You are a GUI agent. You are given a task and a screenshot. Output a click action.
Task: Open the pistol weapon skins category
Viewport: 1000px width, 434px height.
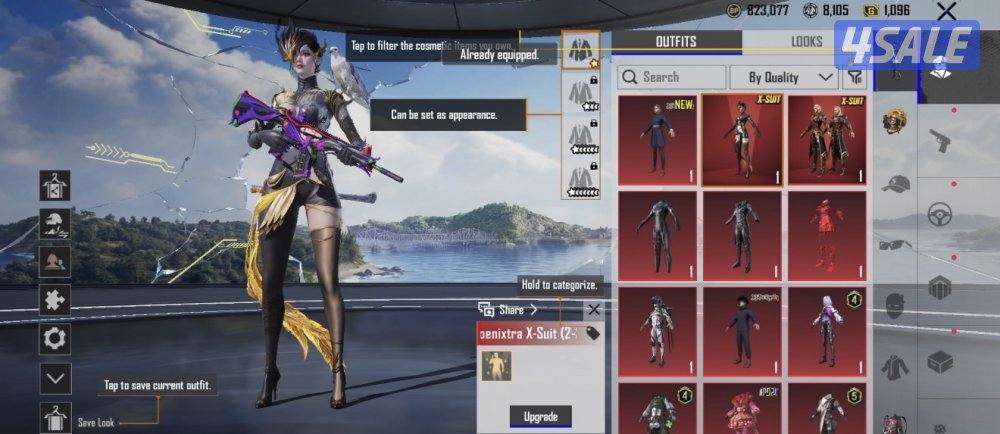point(939,139)
